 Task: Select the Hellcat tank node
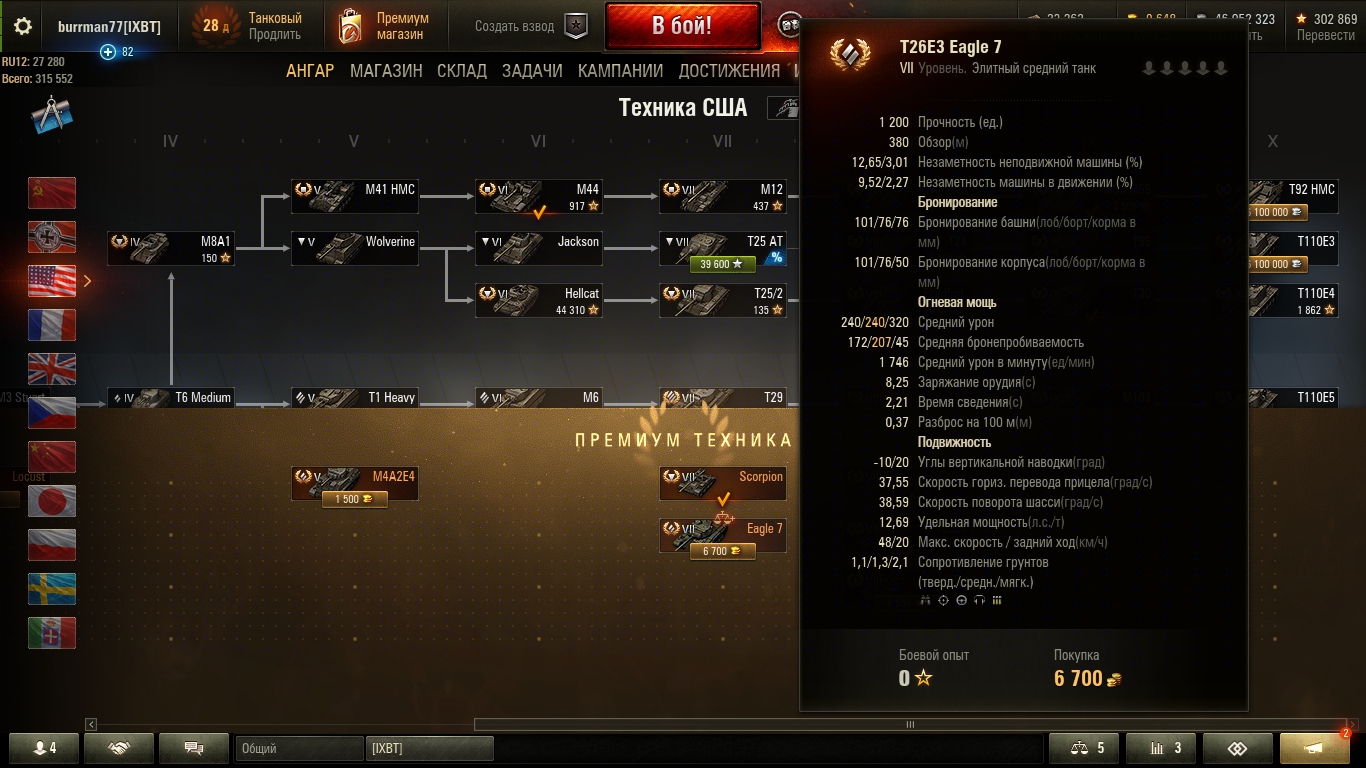tap(538, 300)
